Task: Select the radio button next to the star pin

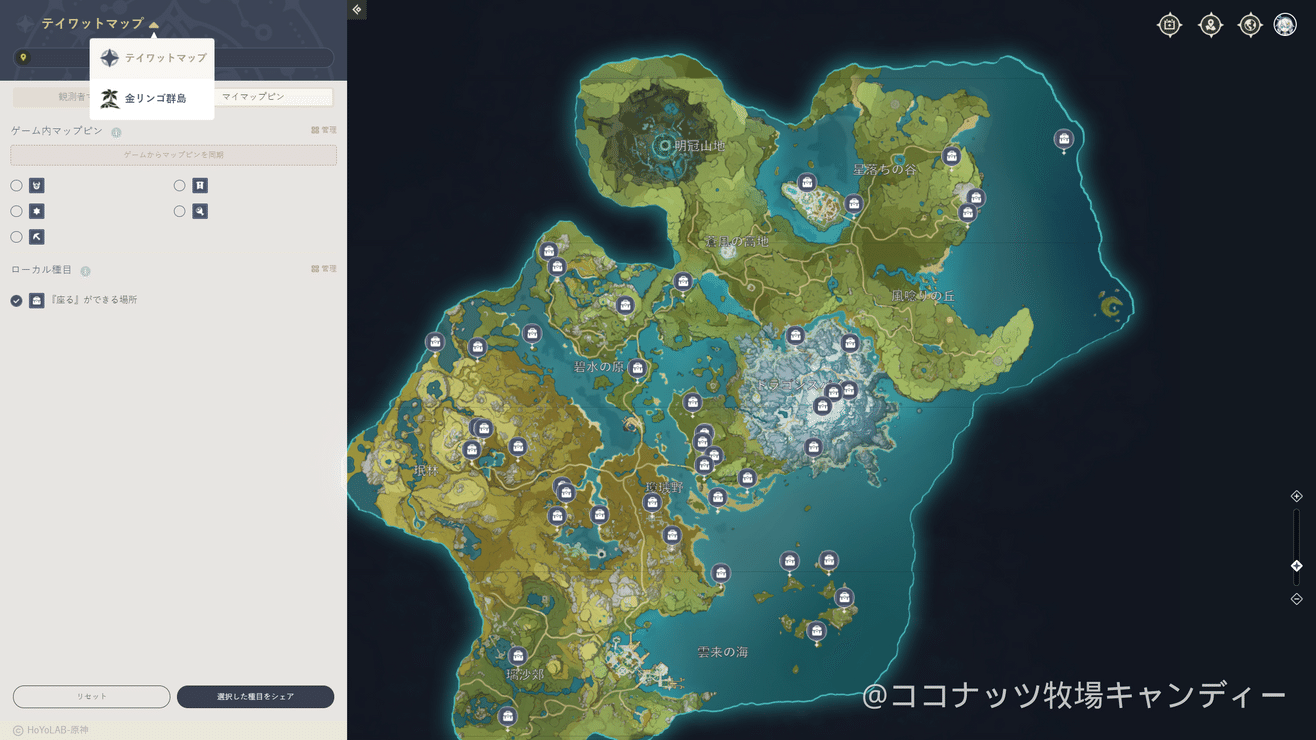Action: point(15,211)
